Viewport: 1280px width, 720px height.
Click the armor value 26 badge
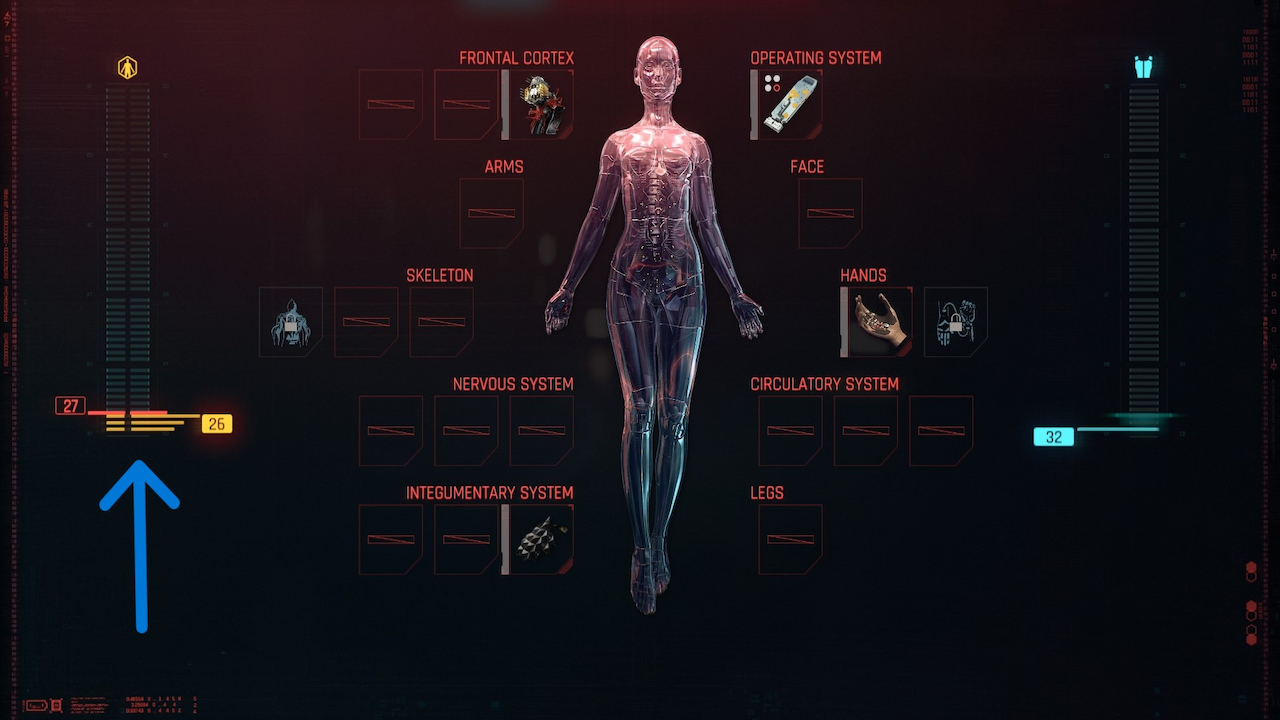(218, 422)
